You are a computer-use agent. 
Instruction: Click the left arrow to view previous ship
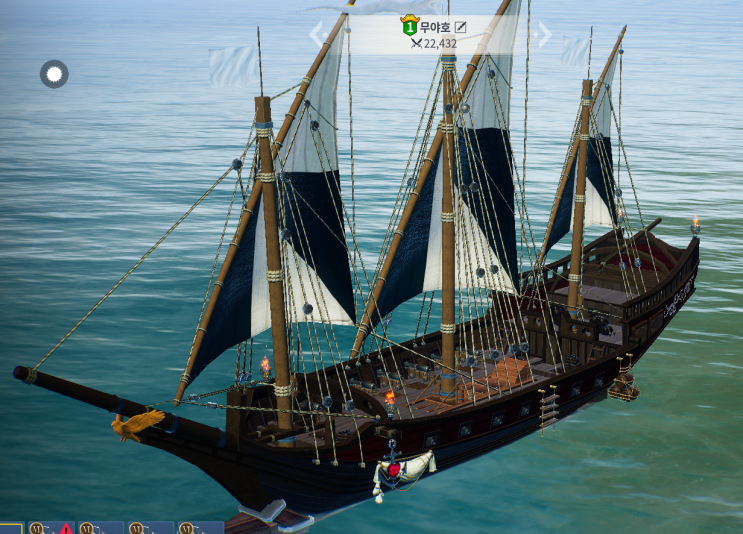click(x=318, y=35)
